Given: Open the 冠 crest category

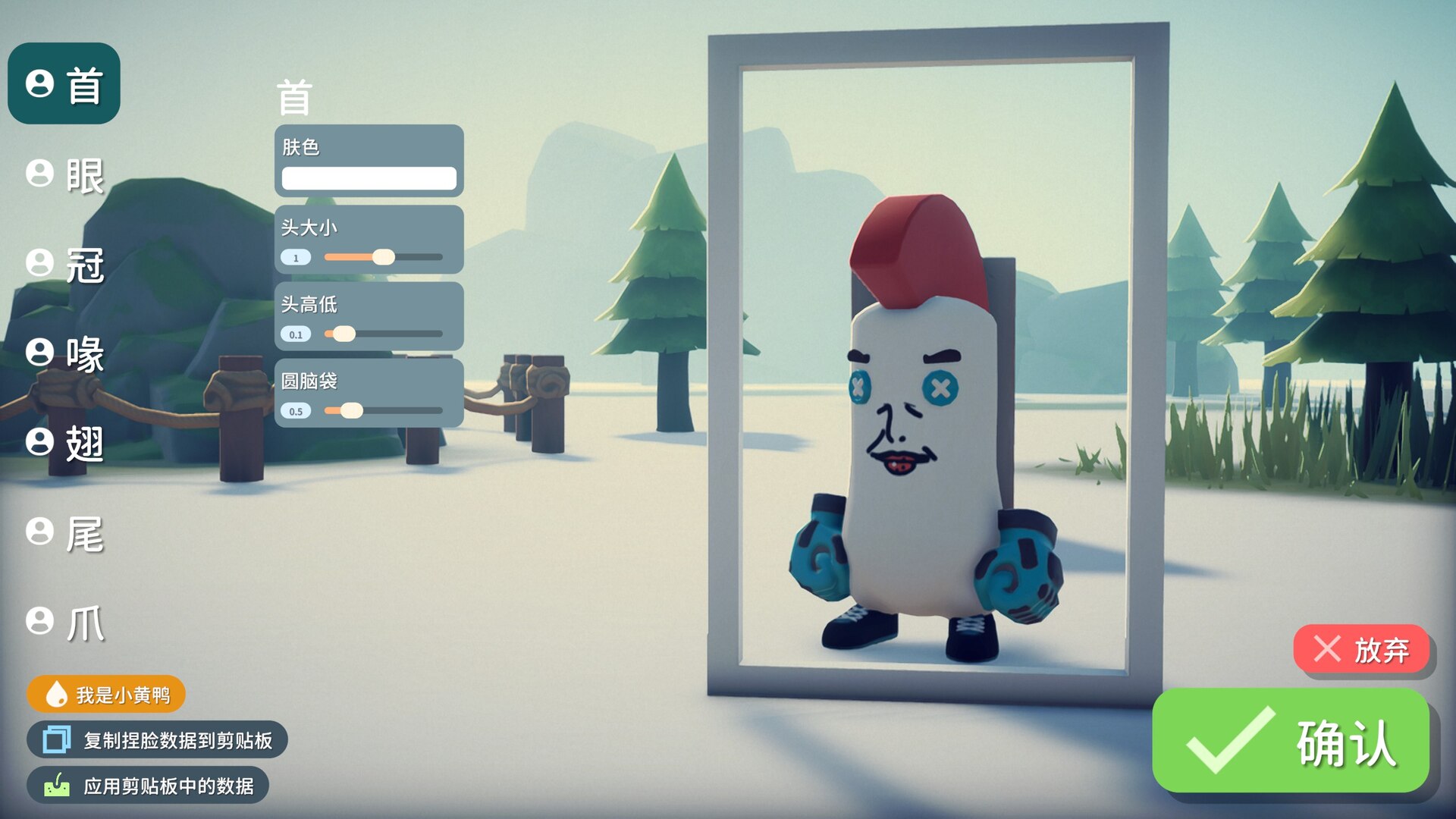Looking at the screenshot, I should (x=66, y=265).
